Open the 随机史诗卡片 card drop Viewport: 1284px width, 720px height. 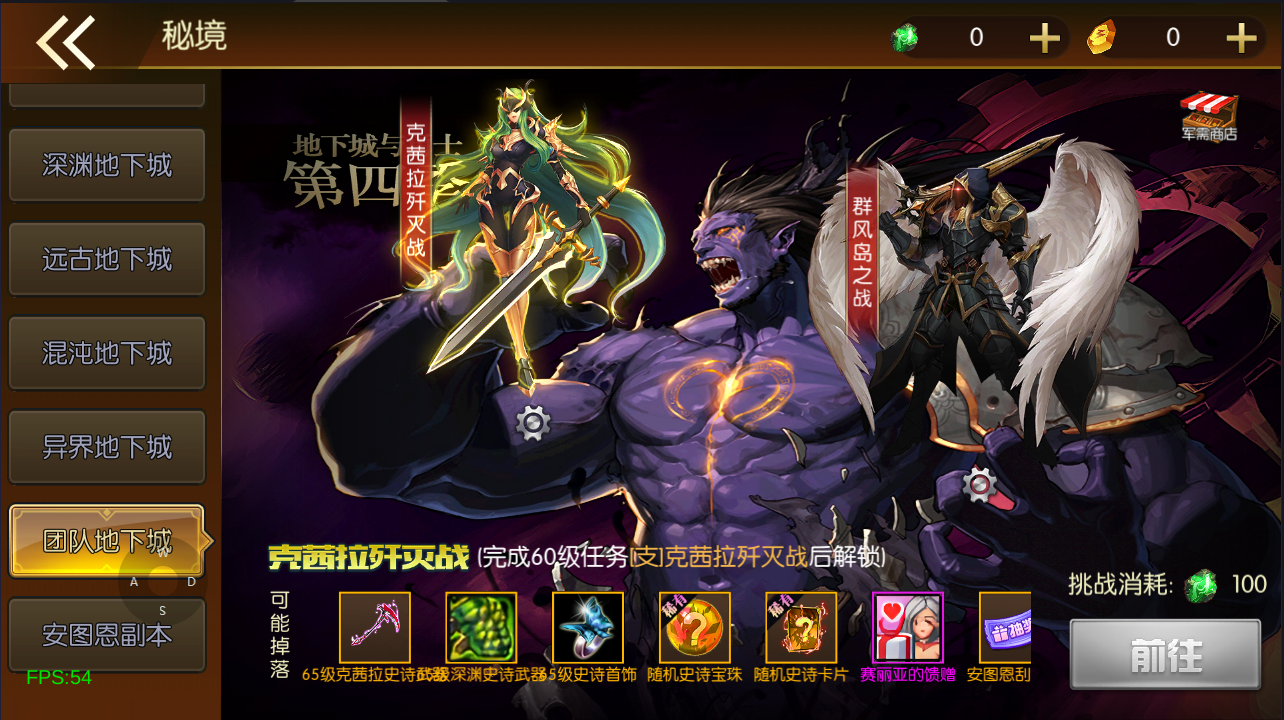coord(800,628)
